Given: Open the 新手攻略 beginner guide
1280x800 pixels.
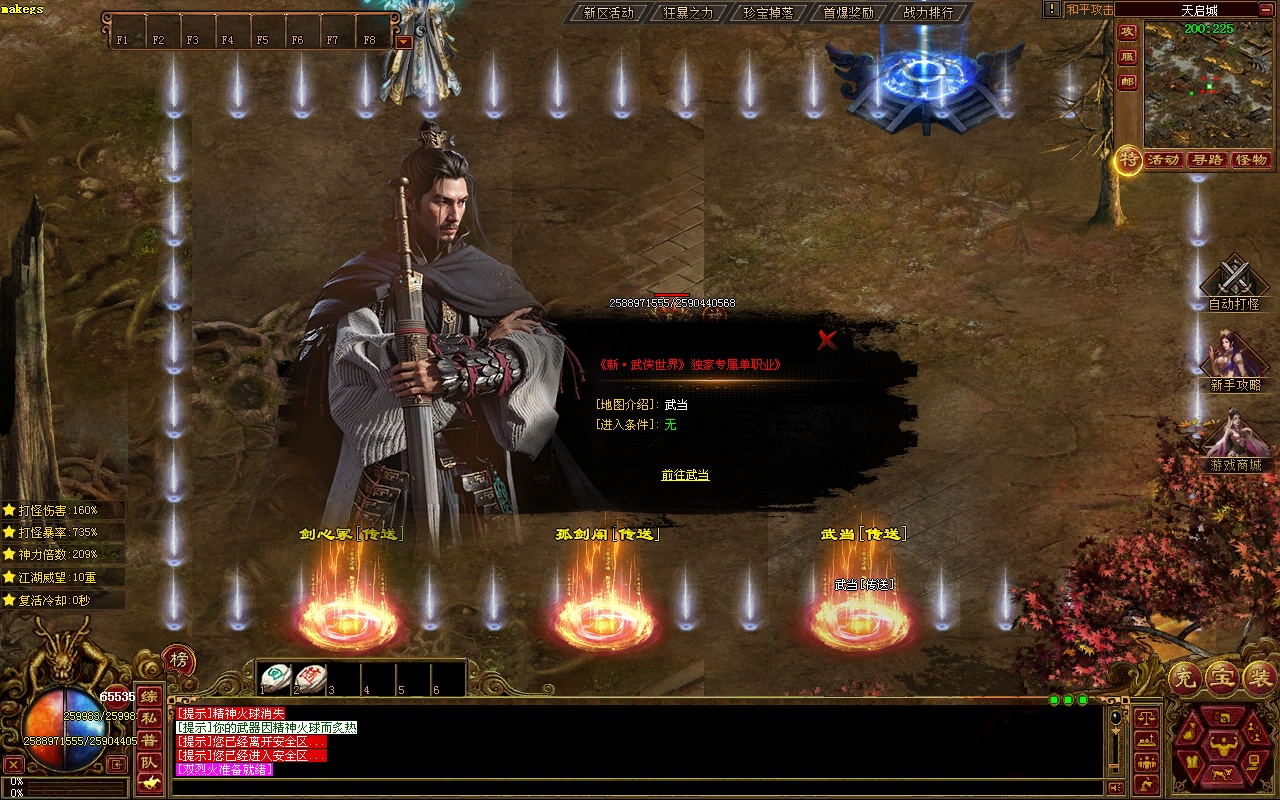Looking at the screenshot, I should tap(1234, 358).
